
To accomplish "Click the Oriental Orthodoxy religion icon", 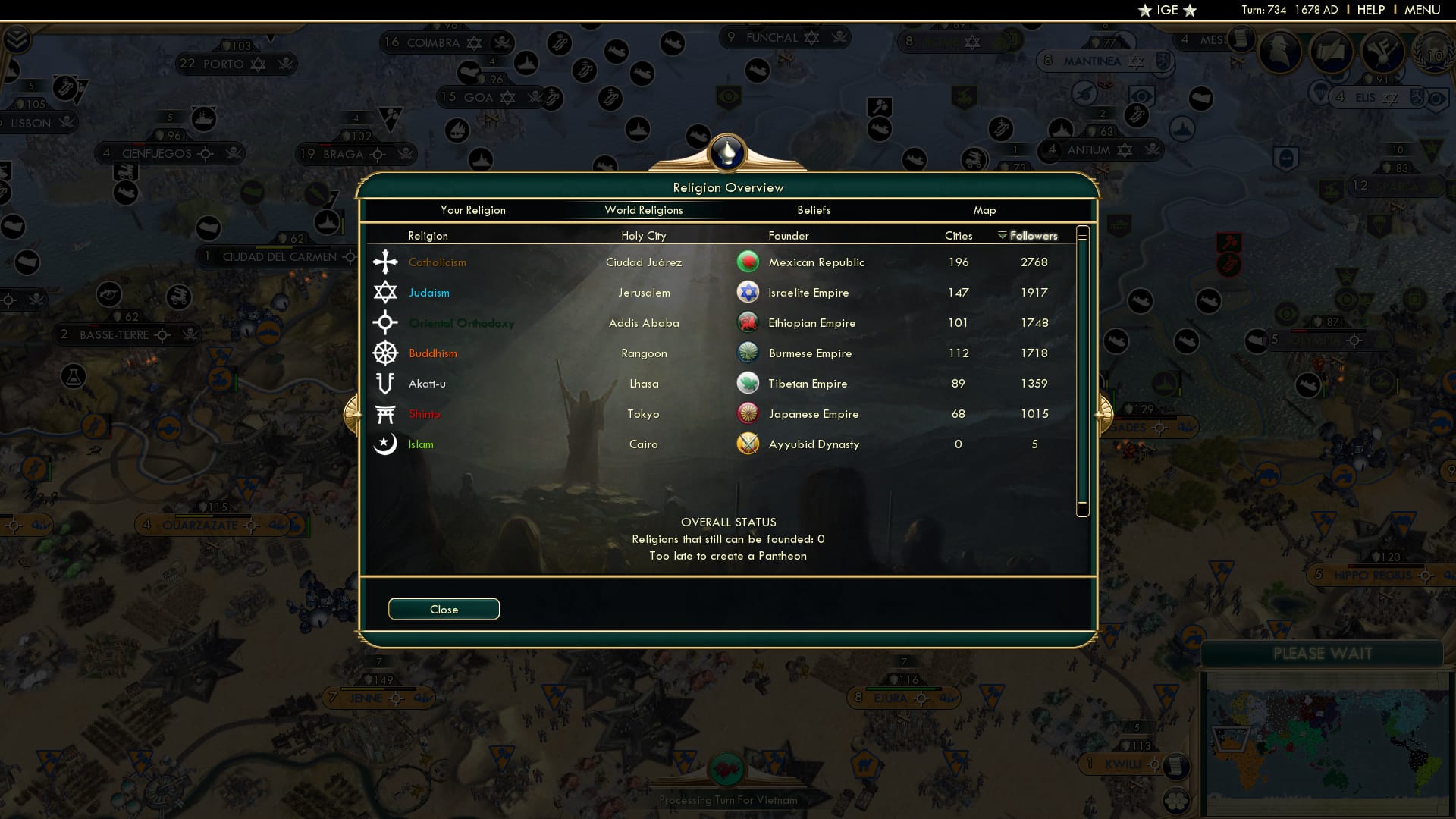I will pos(385,322).
